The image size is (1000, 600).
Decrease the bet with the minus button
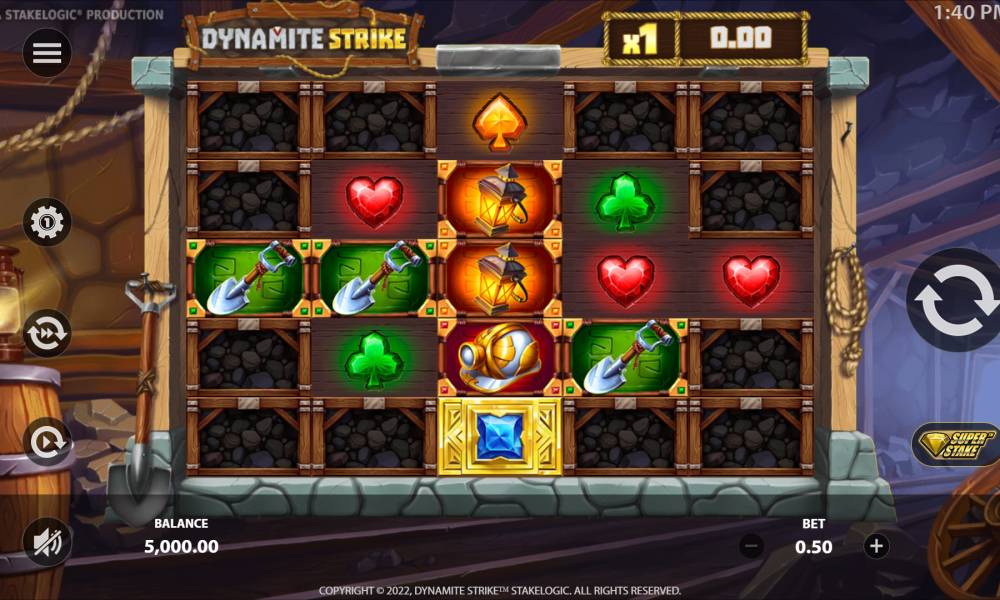[752, 546]
